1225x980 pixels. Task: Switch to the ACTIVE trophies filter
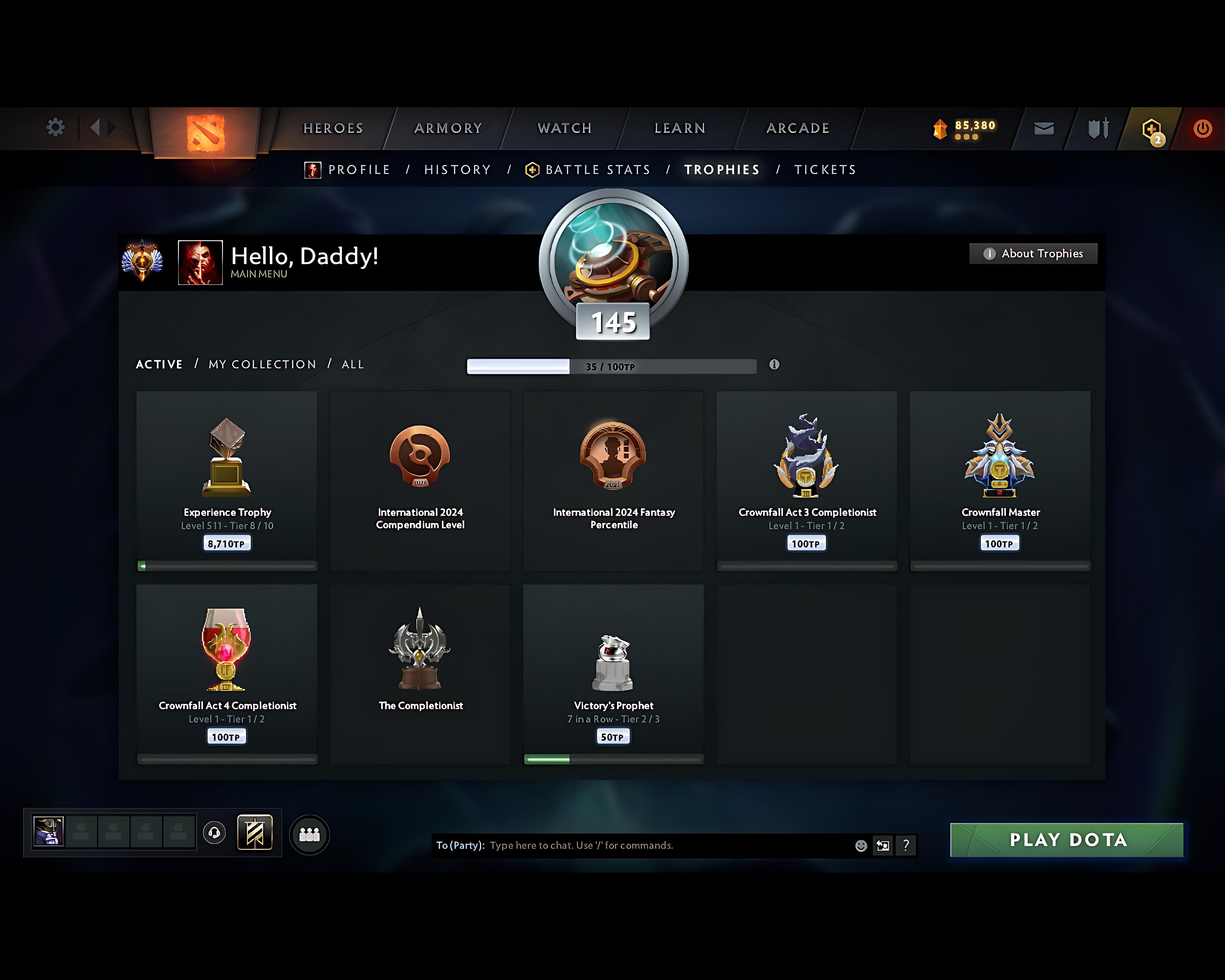tap(159, 364)
